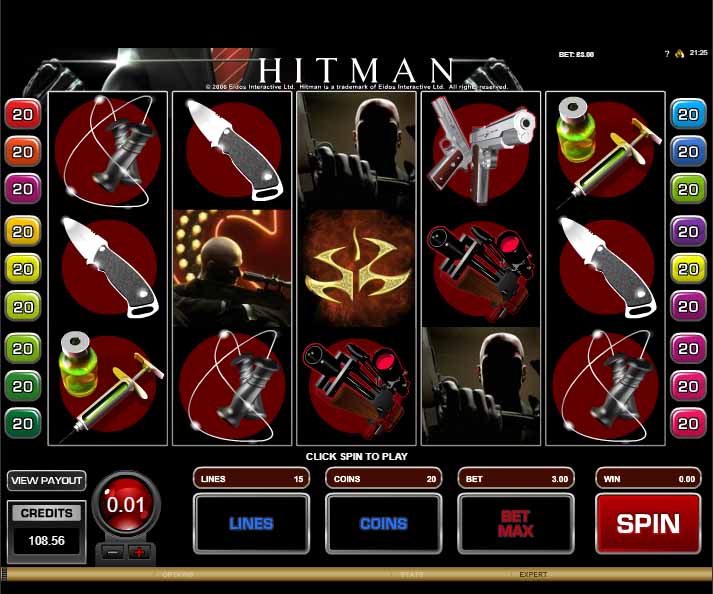Choose the blue LINES button
713x594 pixels.
[x=251, y=523]
